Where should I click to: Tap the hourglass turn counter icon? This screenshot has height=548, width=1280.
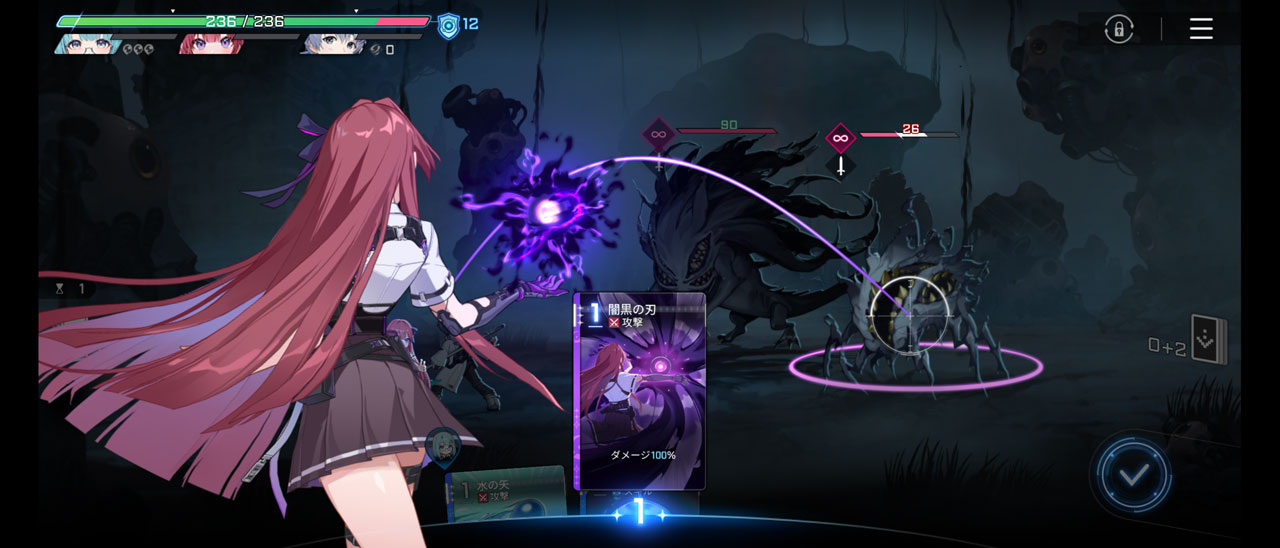click(59, 288)
